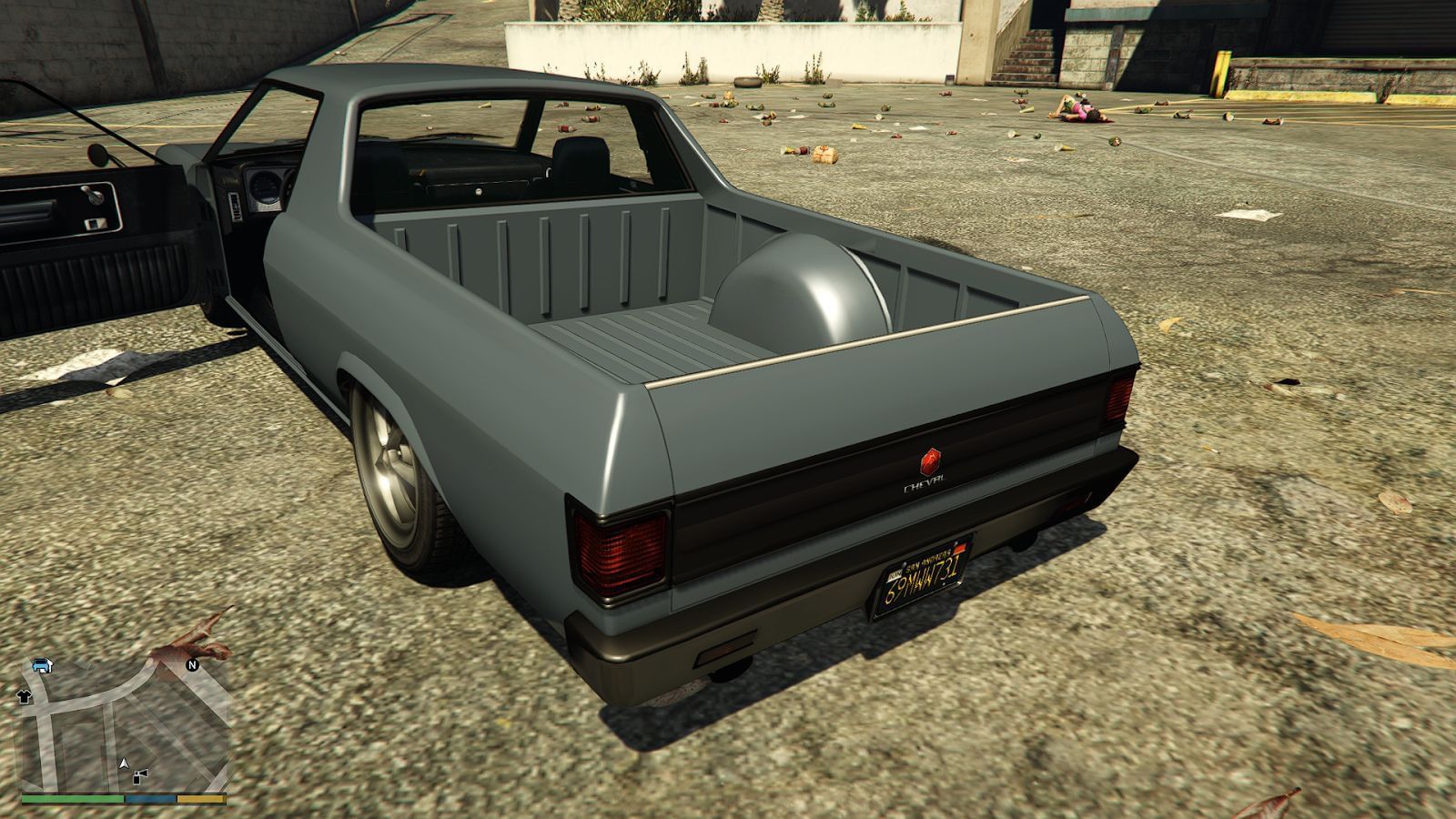The width and height of the screenshot is (1456, 819).
Task: Click the yellow special ability bar segment
Action: (200, 799)
